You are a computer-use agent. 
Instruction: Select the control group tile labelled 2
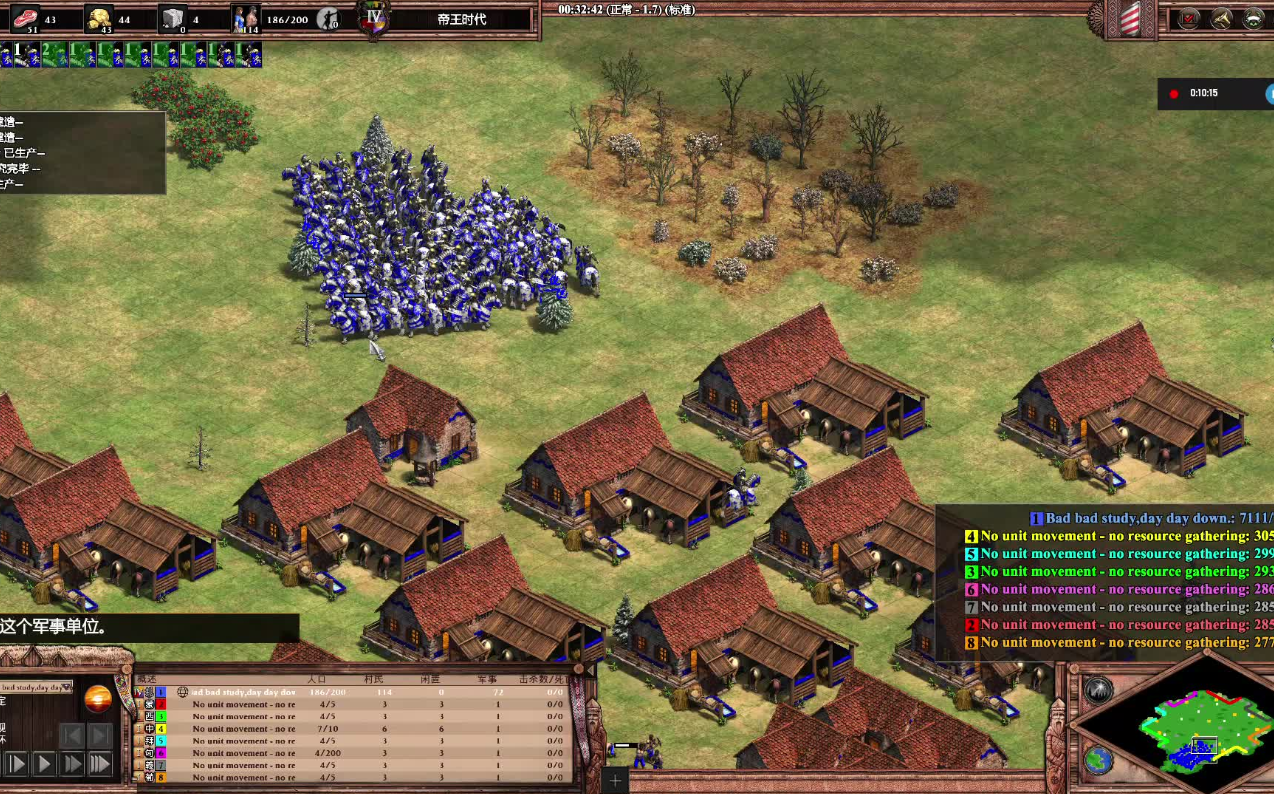click(x=53, y=54)
